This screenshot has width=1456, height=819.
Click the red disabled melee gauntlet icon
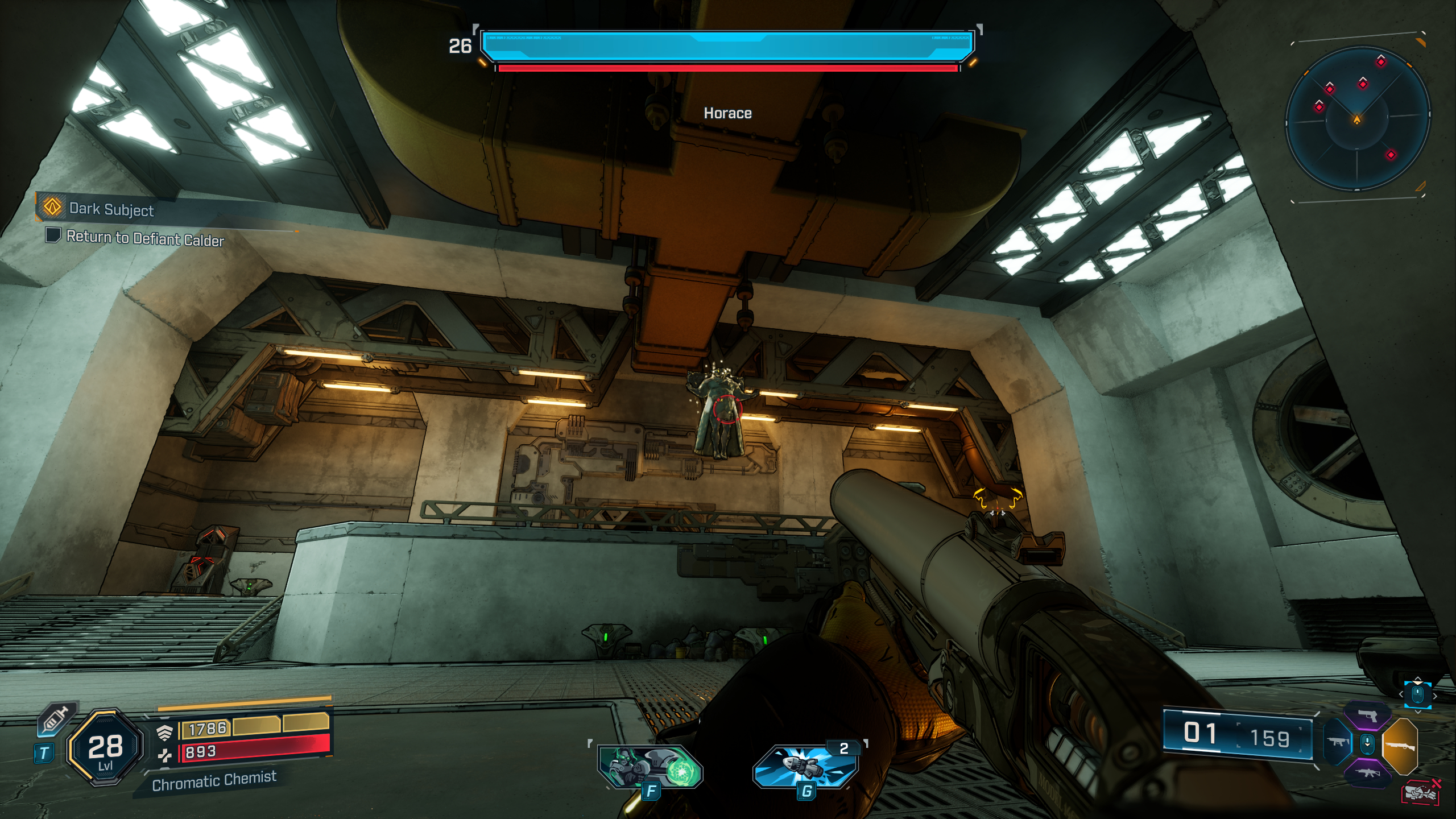pyautogui.click(x=1421, y=792)
